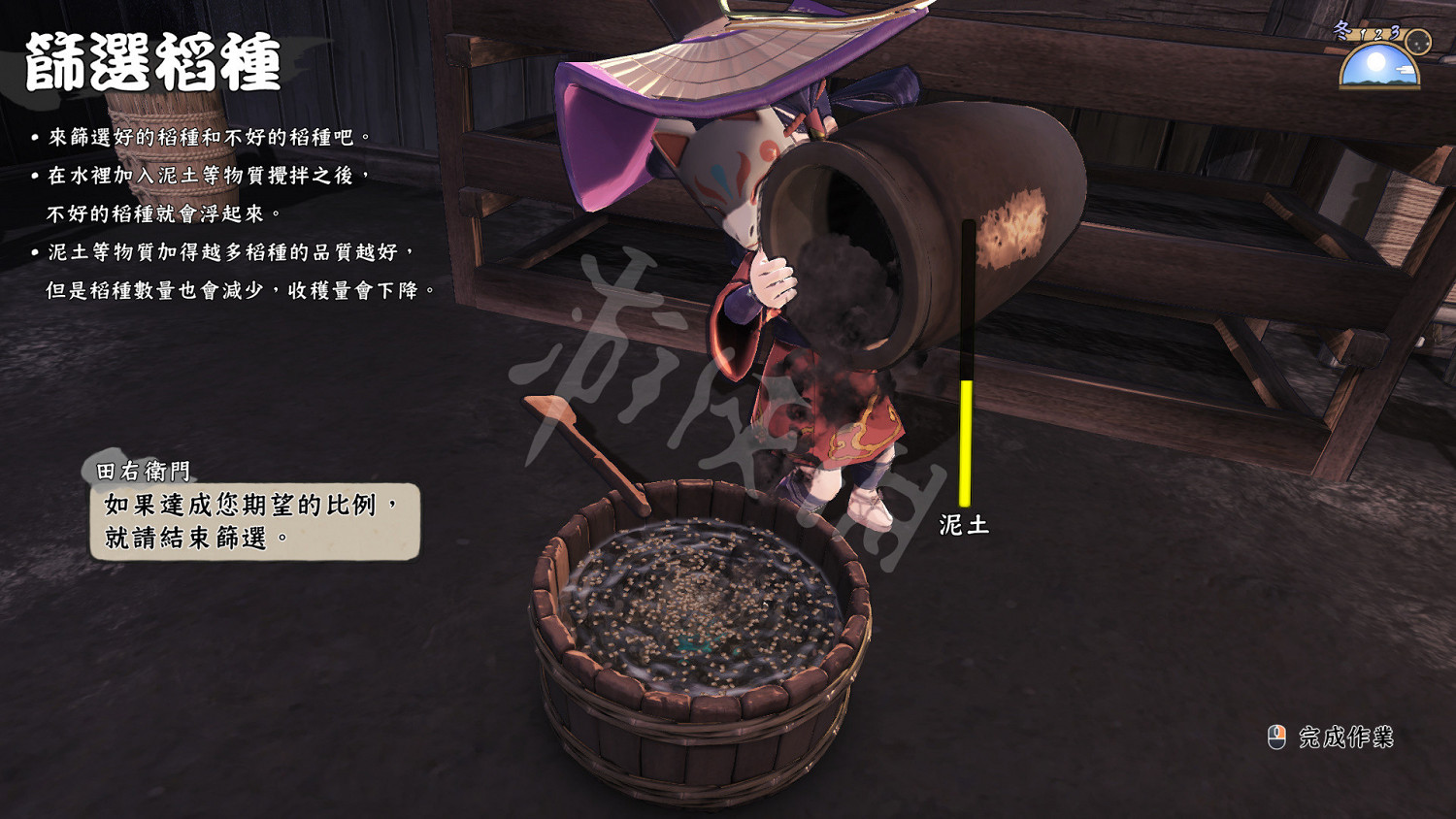
Task: Click the mountains drawn in the weather panel
Action: click(1377, 82)
